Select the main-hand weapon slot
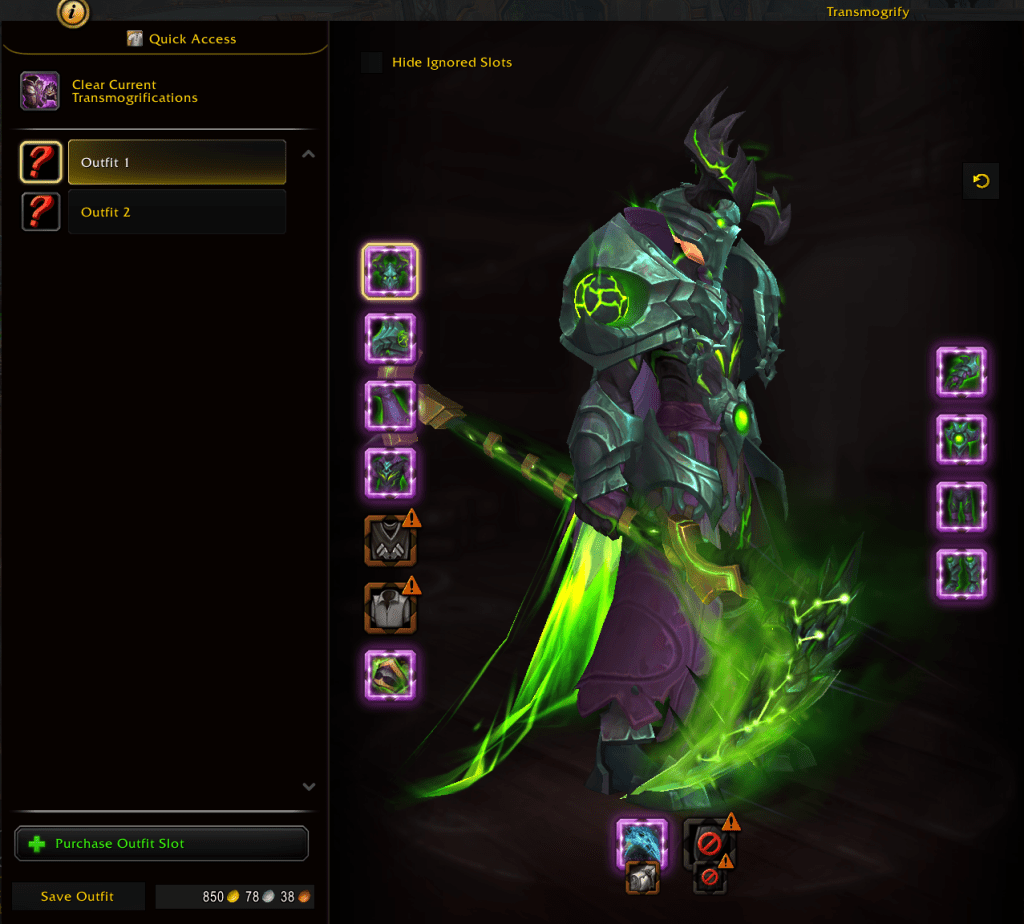 [641, 843]
